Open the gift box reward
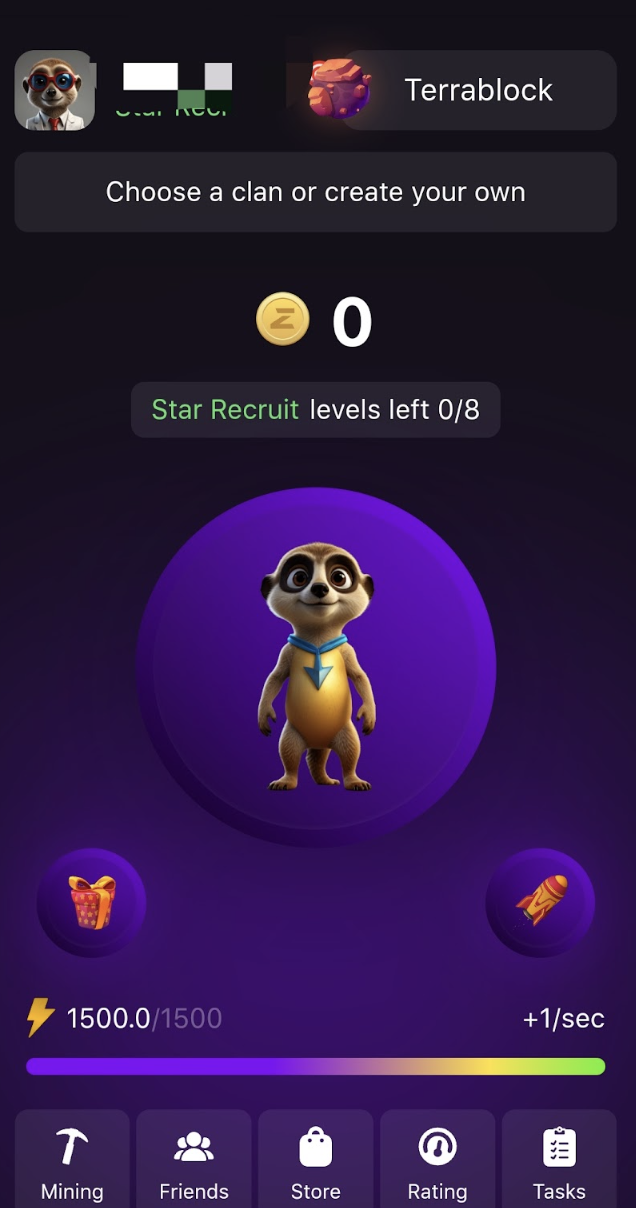Screen dimensions: 636x1208 coord(92,902)
